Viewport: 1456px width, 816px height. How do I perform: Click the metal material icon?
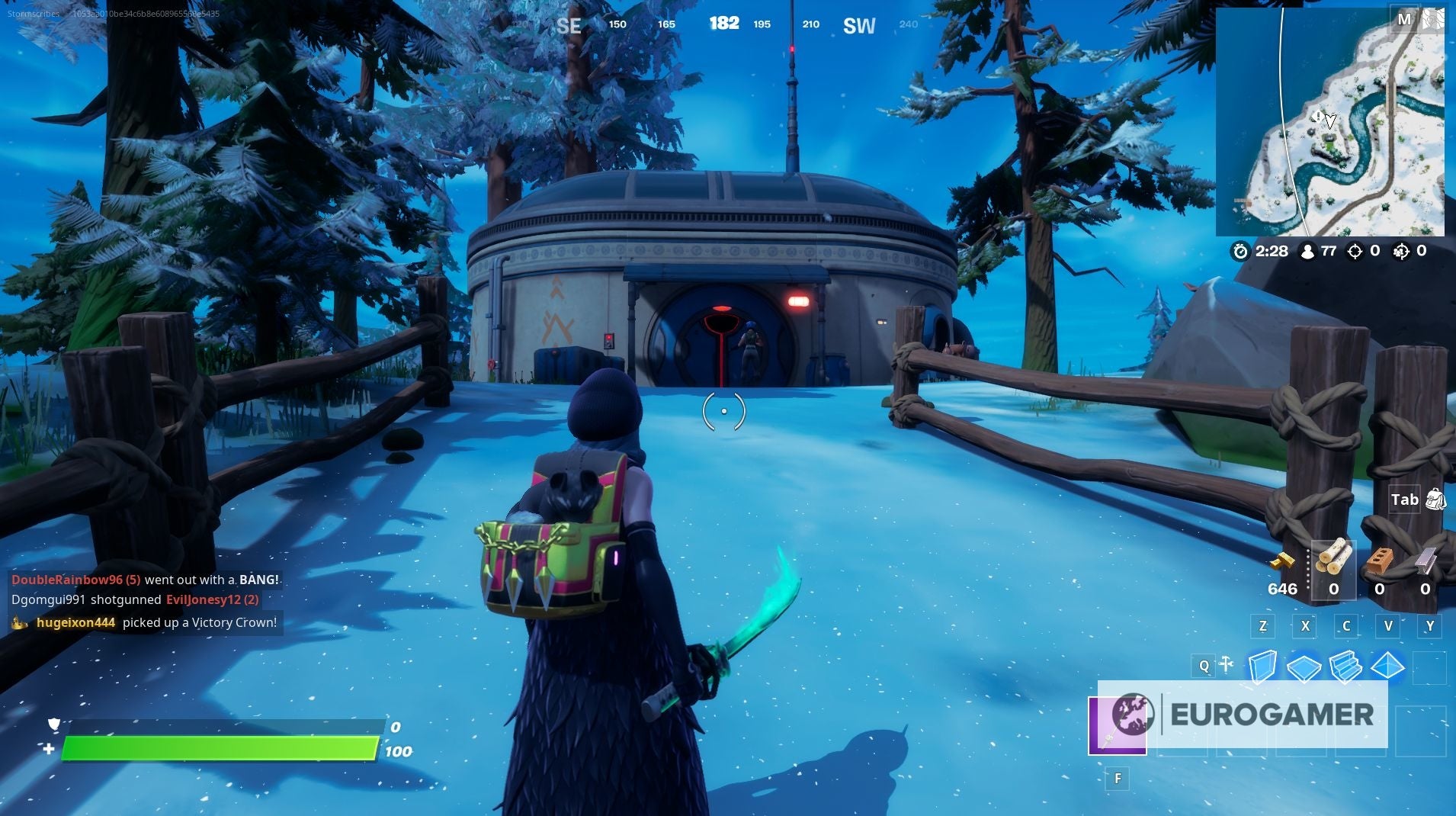[x=1427, y=561]
